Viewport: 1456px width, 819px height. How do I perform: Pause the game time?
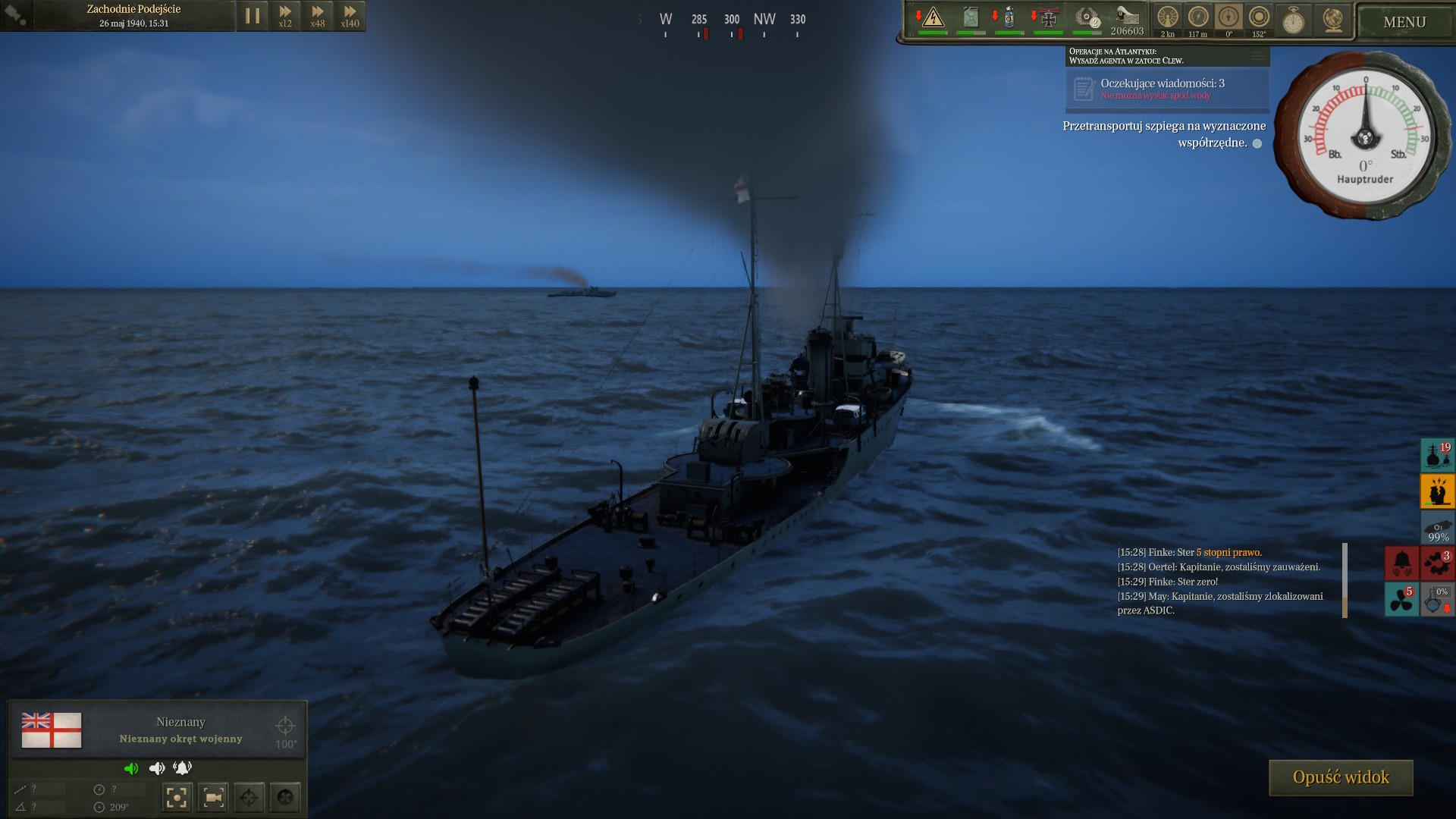point(253,16)
